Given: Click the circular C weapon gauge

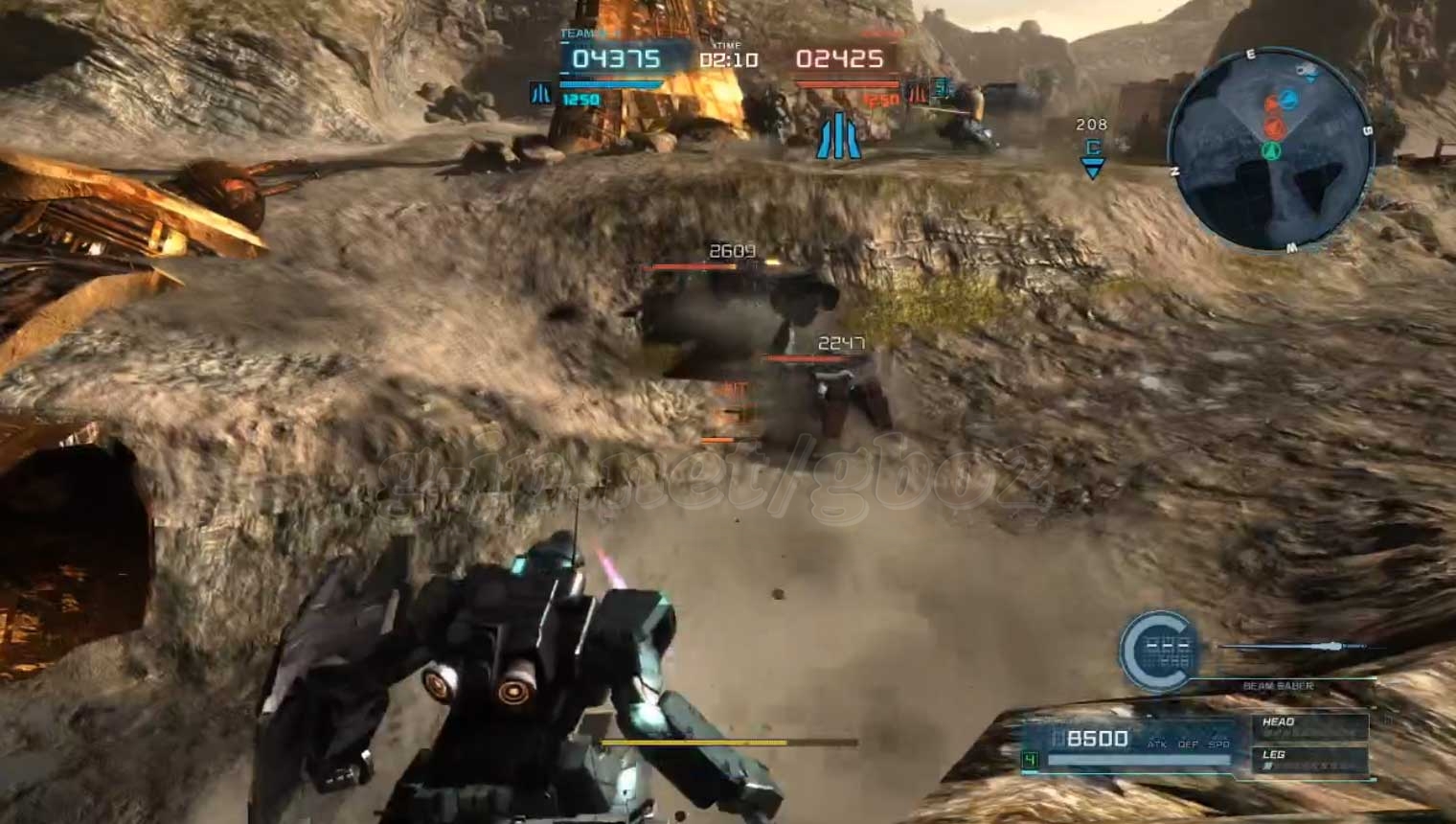Looking at the screenshot, I should pyautogui.click(x=1157, y=652).
